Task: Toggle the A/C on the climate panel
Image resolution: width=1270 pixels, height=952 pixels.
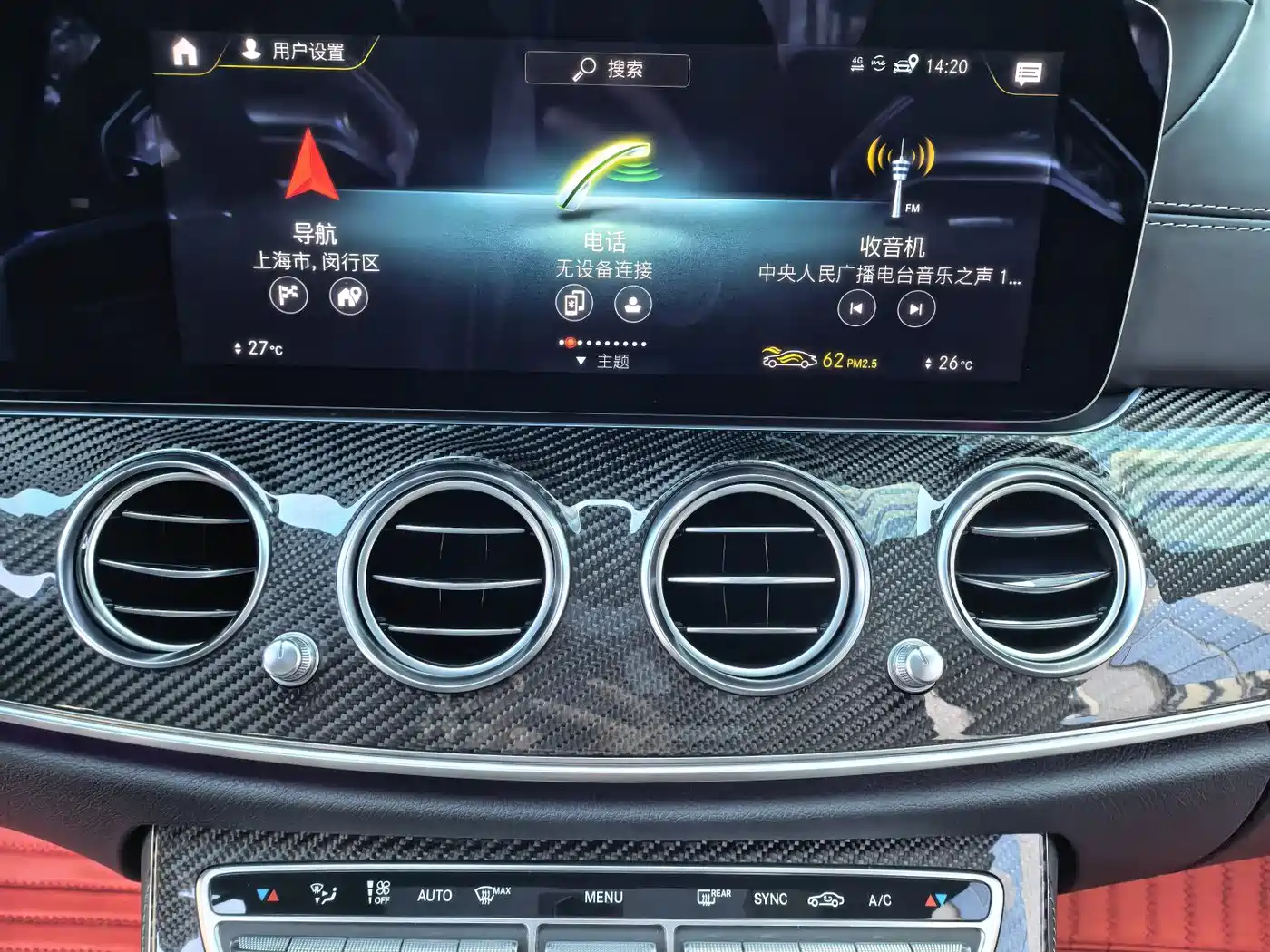Action: pyautogui.click(x=881, y=898)
